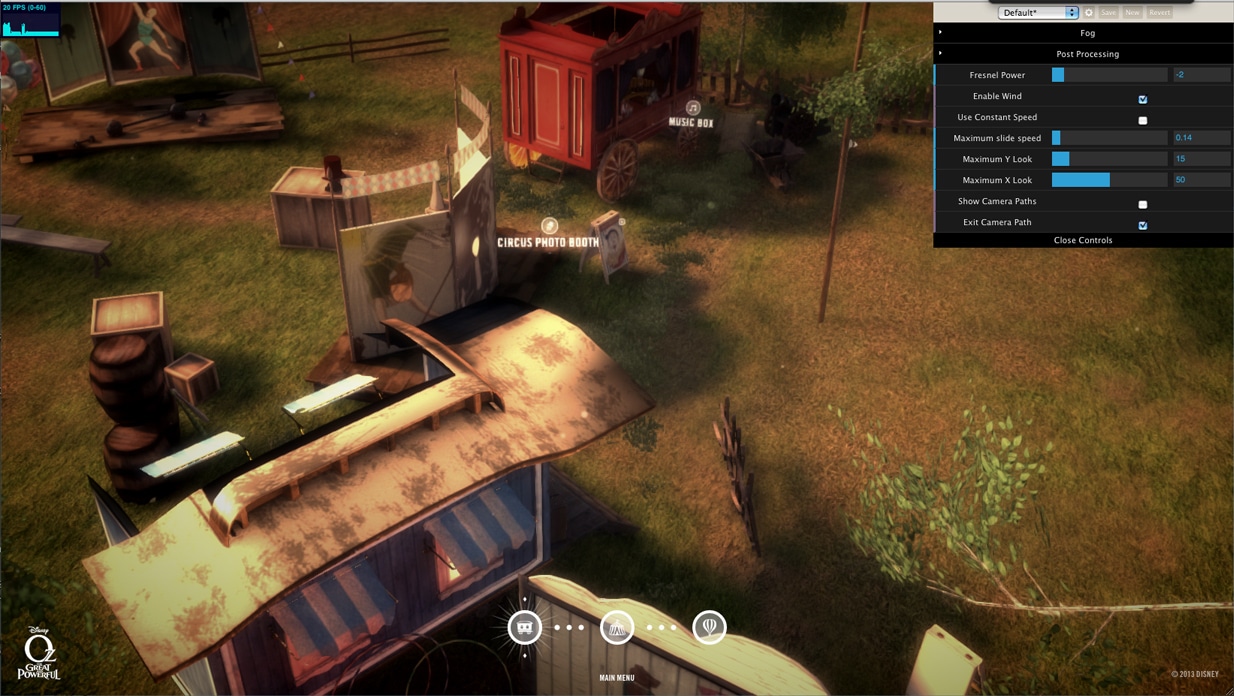Change the Maximum Y Look slider
The image size is (1234, 696).
click(x=1109, y=159)
